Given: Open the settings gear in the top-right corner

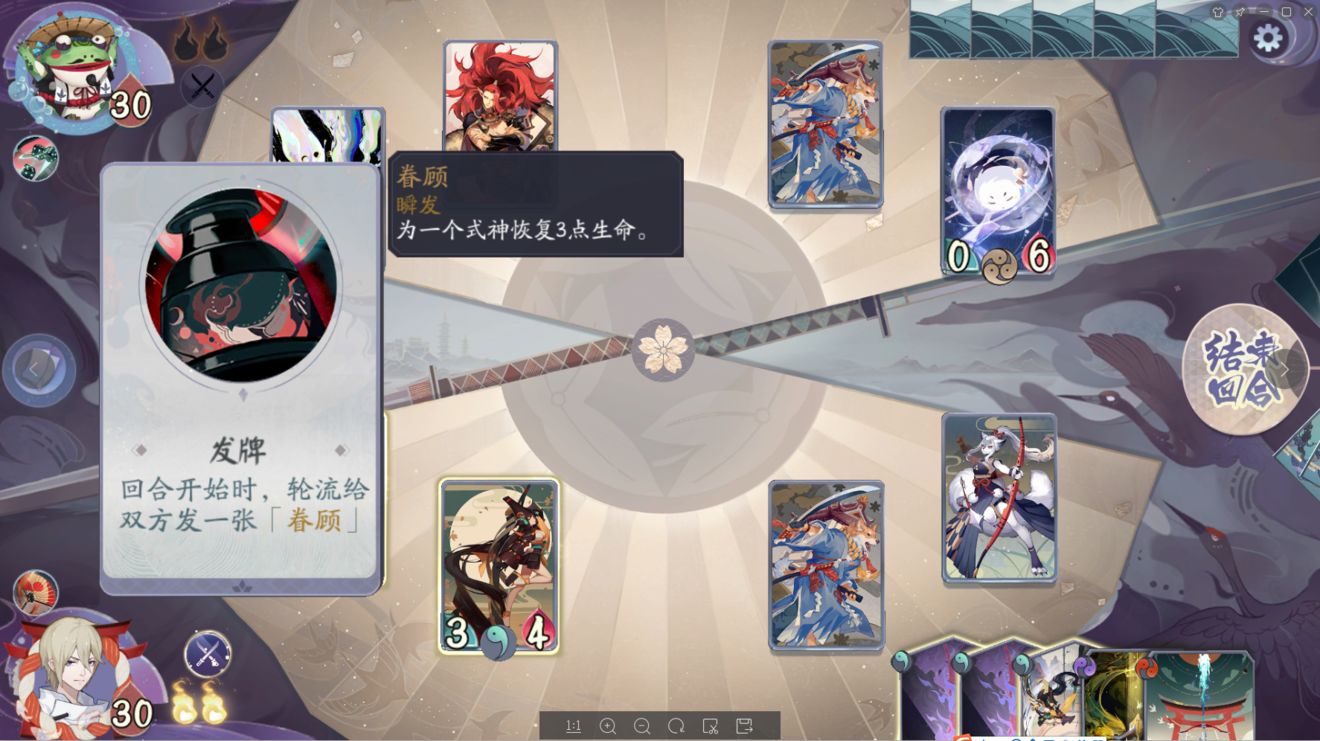Looking at the screenshot, I should click(x=1268, y=34).
